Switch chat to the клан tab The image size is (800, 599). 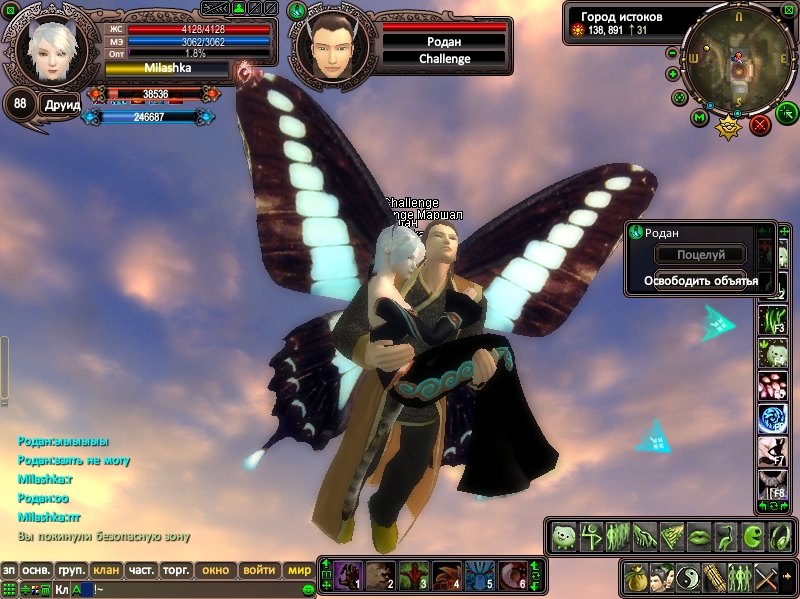(x=106, y=570)
